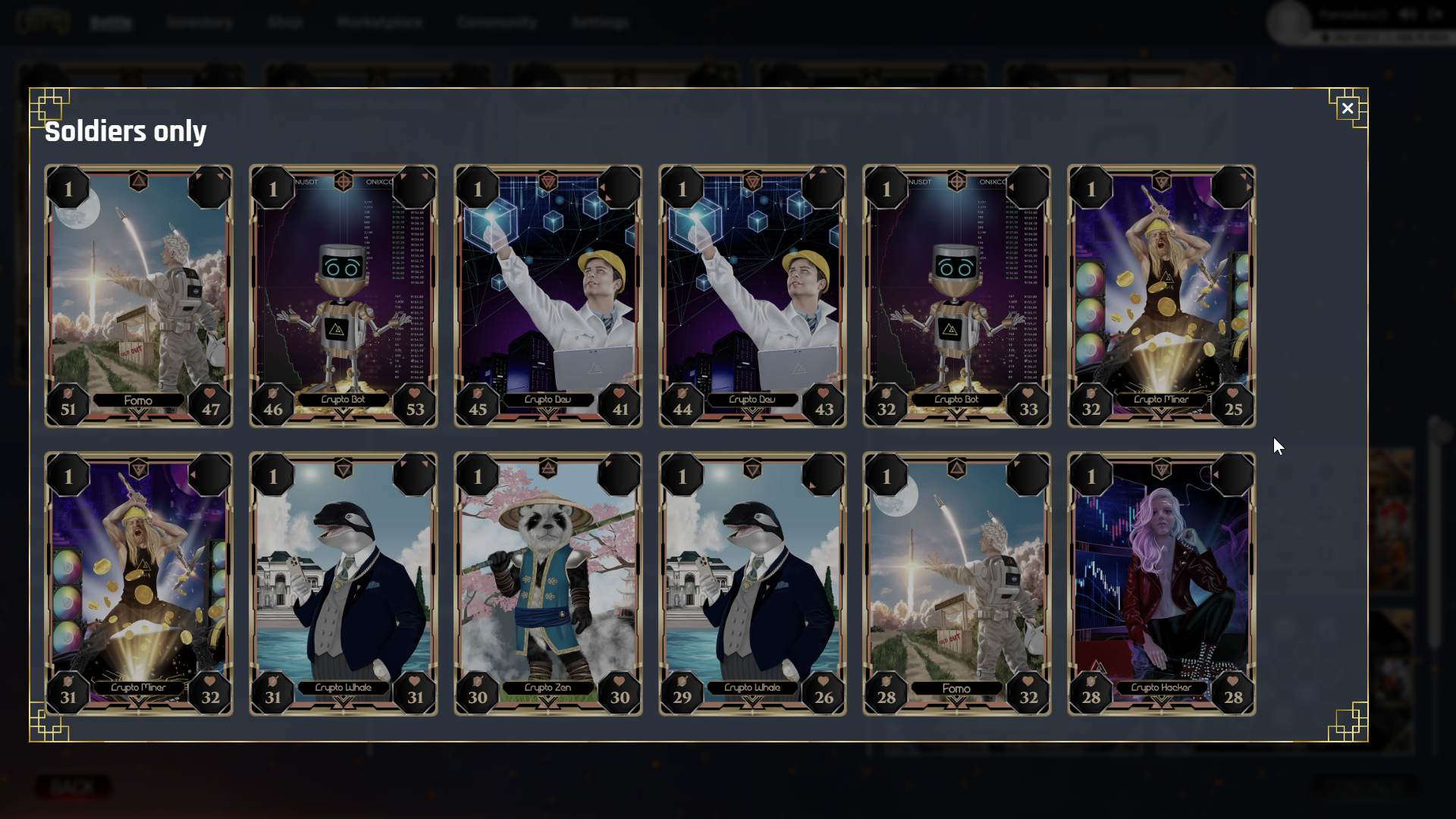1456x819 pixels.
Task: Close the Soldiers only popup
Action: click(1347, 108)
